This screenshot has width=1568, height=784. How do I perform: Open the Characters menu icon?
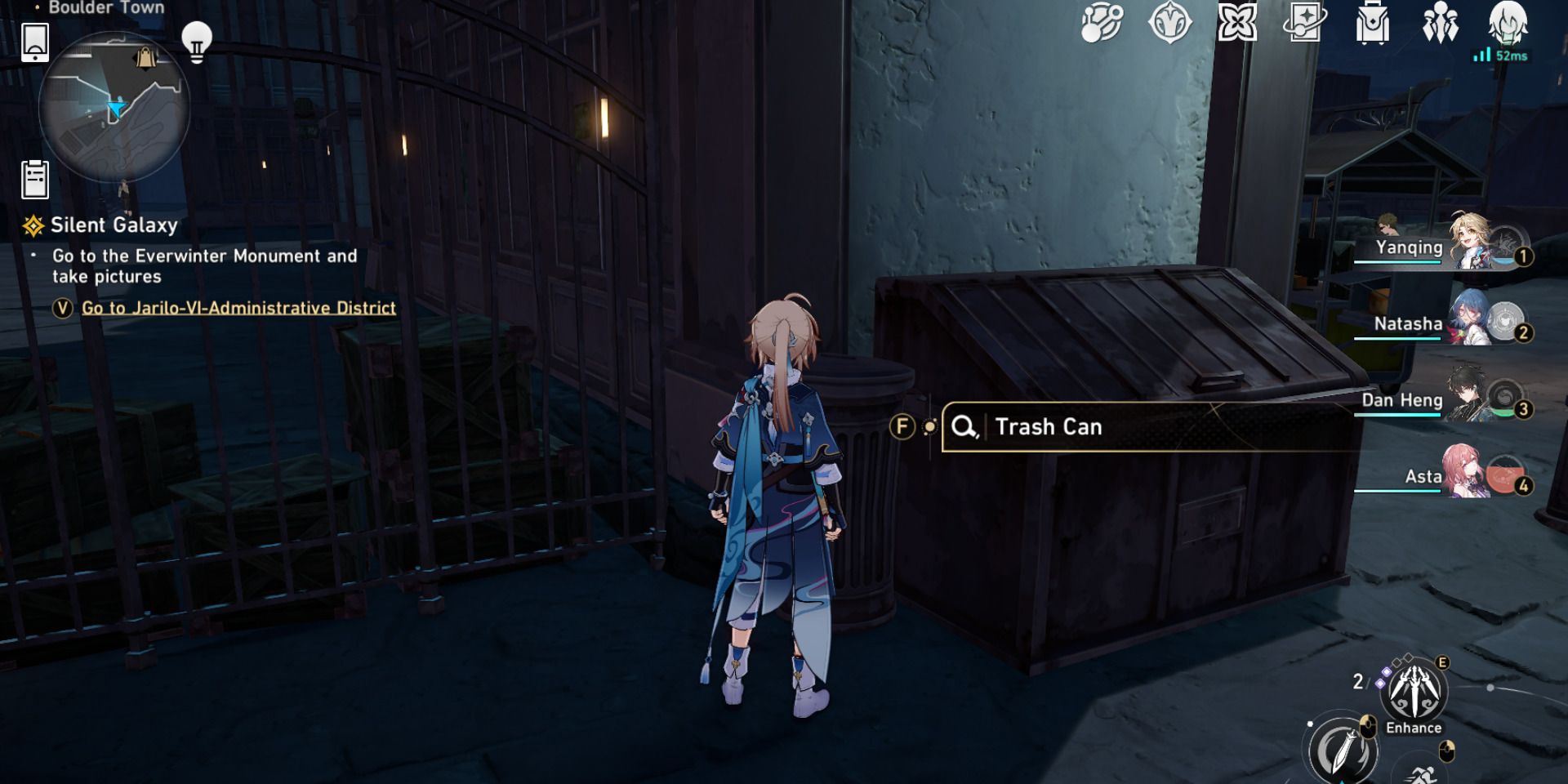[x=1440, y=24]
